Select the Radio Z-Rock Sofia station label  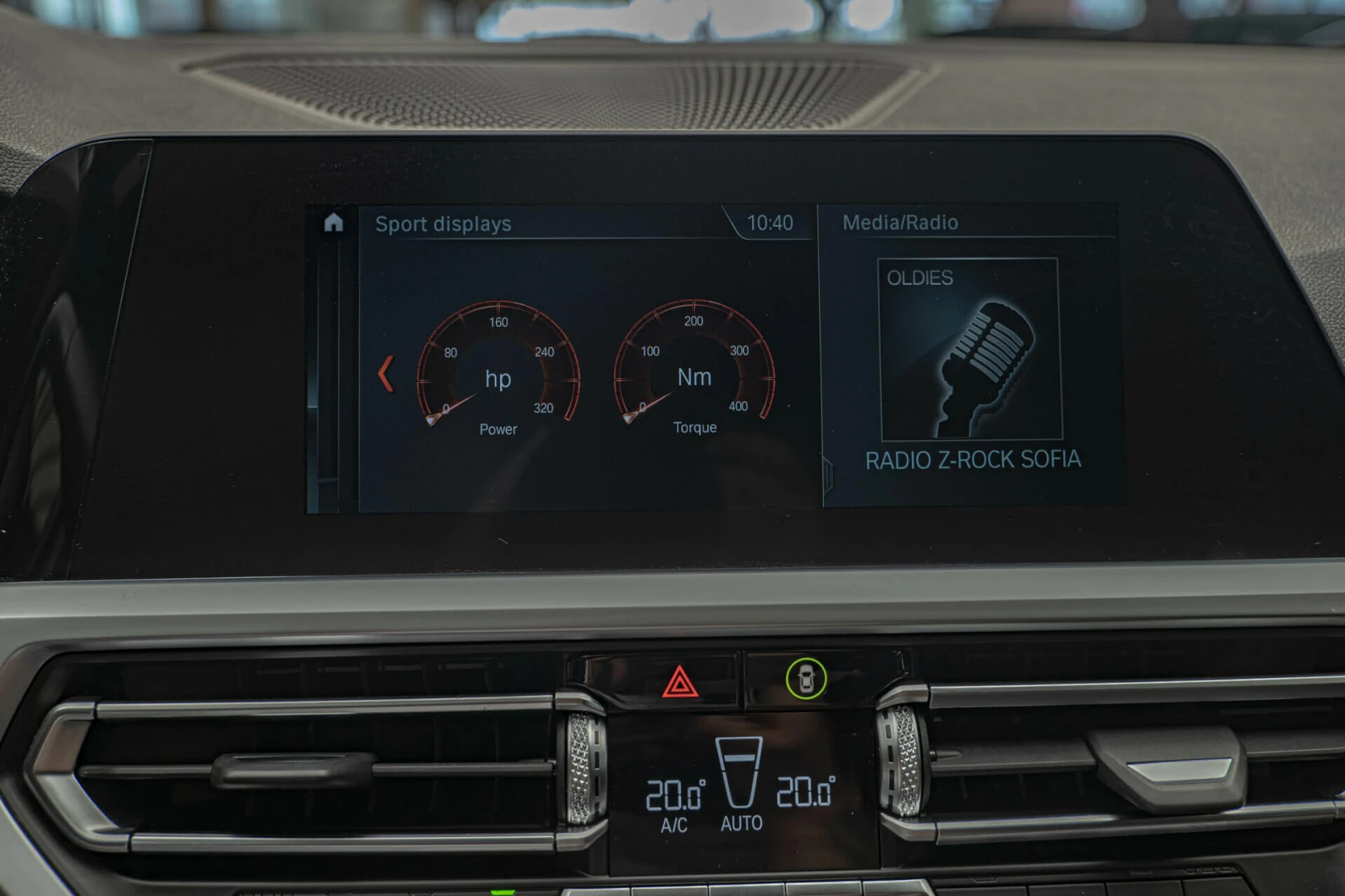(x=973, y=460)
